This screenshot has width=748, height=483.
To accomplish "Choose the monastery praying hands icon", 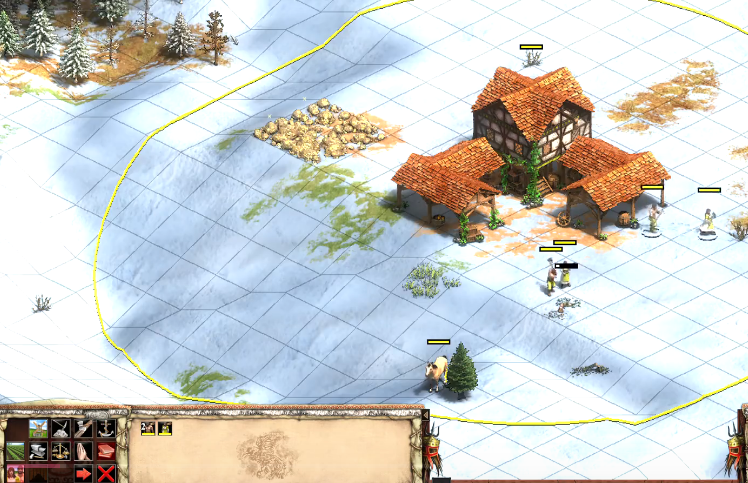I will (83, 451).
